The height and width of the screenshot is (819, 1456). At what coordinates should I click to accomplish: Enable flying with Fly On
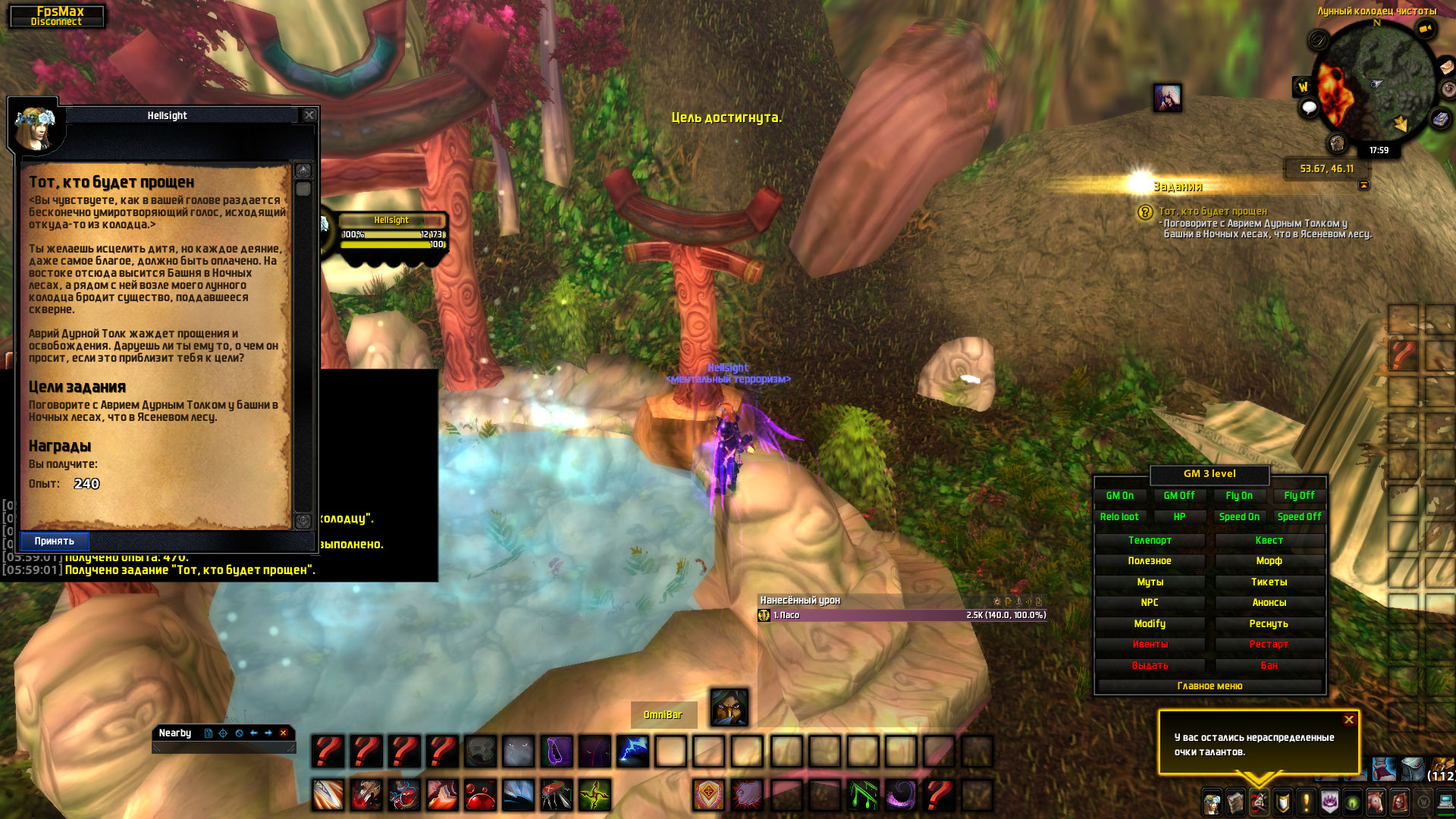1239,496
